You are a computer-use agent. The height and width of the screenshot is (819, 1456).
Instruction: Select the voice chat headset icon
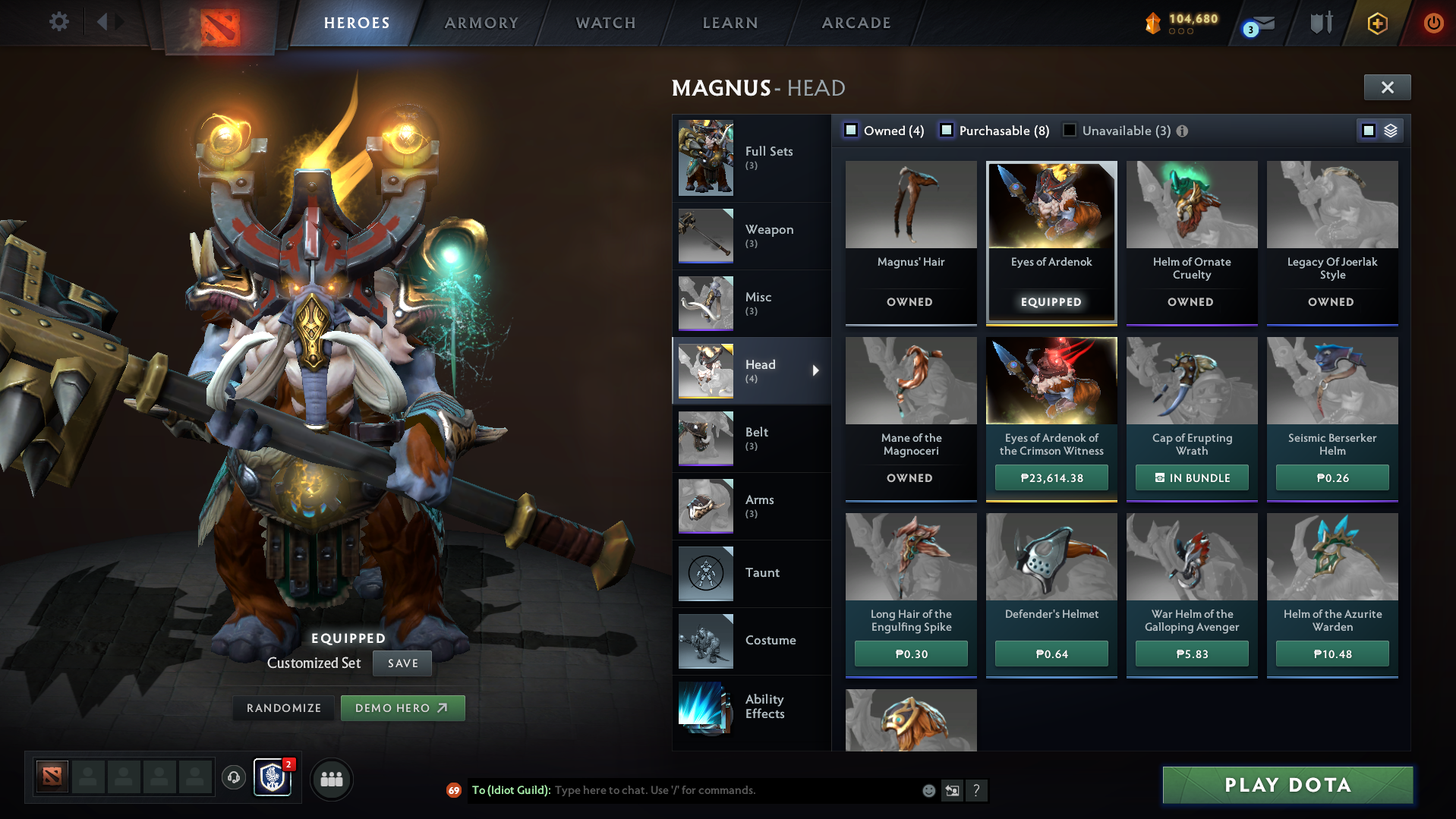(x=233, y=779)
